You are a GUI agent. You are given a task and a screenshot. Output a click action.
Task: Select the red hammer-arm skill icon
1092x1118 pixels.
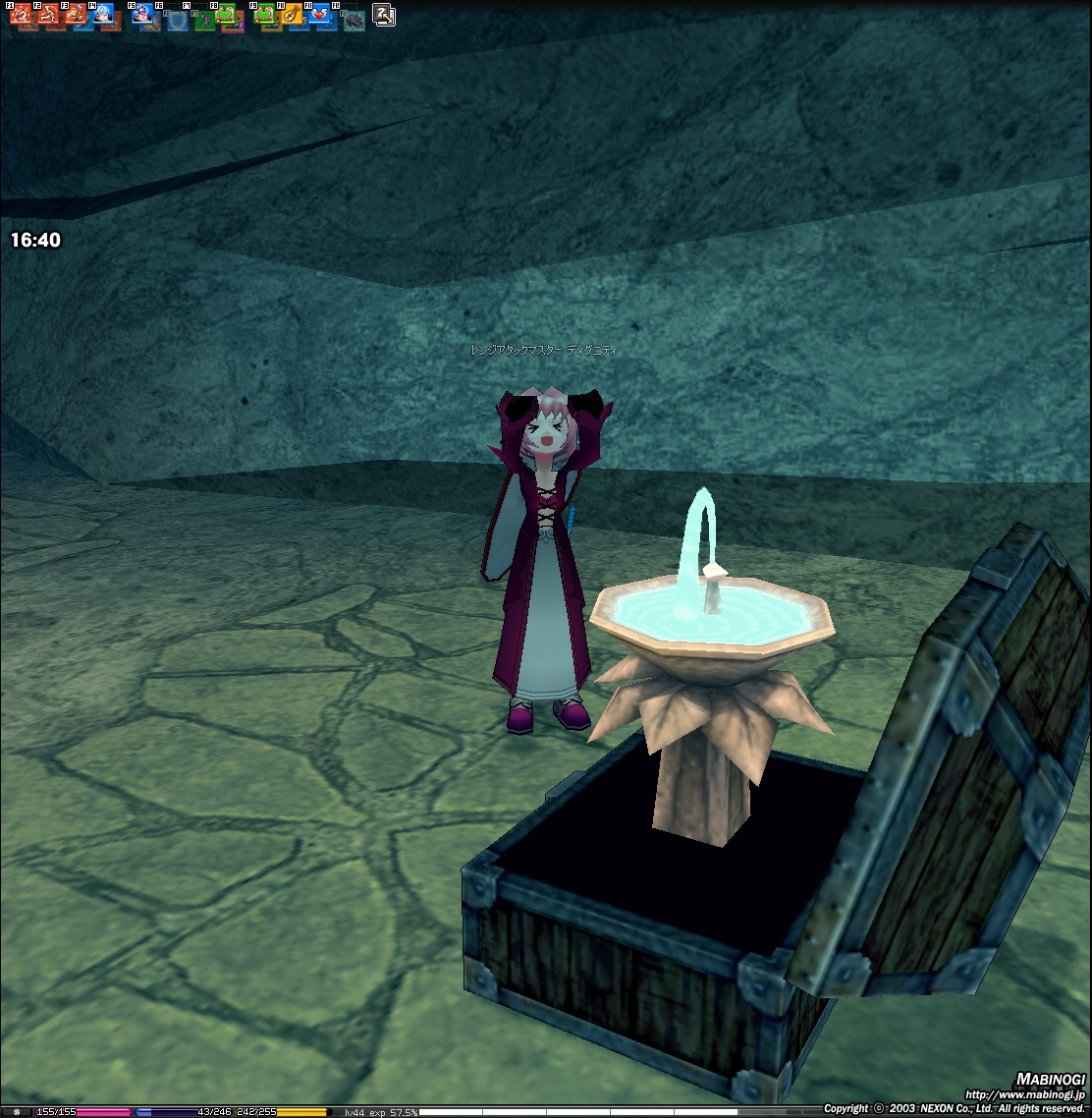pyautogui.click(x=75, y=14)
